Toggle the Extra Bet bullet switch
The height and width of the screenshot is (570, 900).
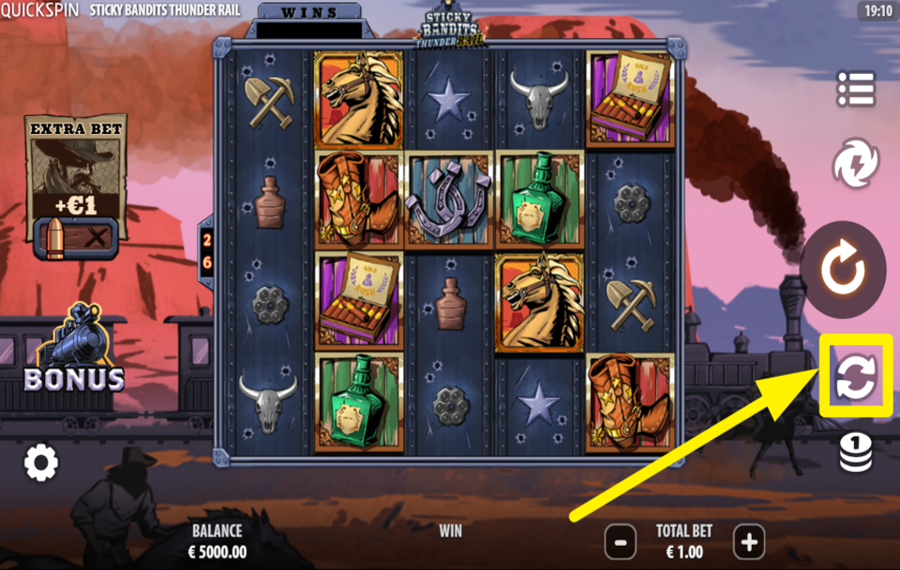76,238
